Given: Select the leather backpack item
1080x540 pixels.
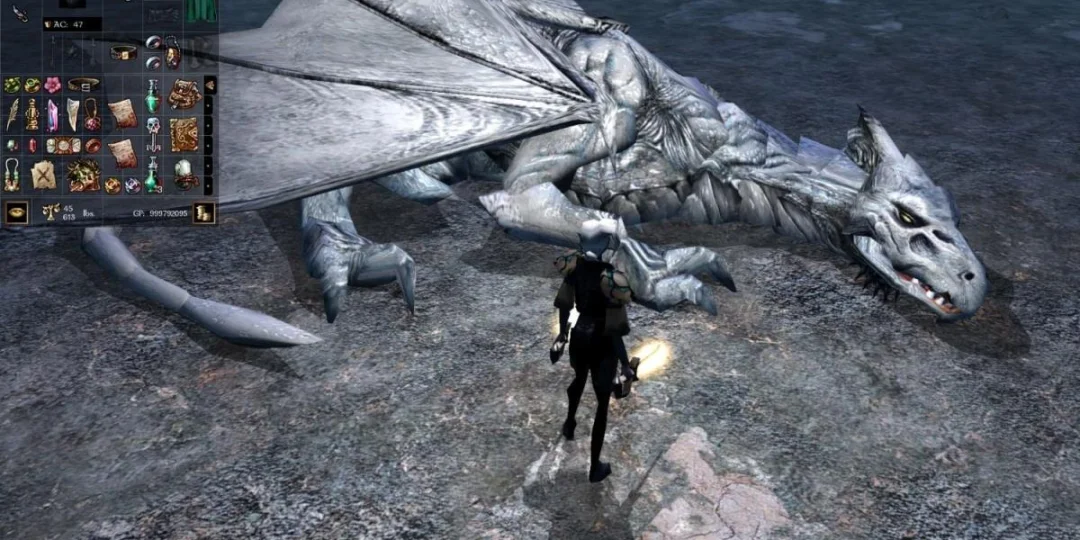Looking at the screenshot, I should [x=184, y=94].
